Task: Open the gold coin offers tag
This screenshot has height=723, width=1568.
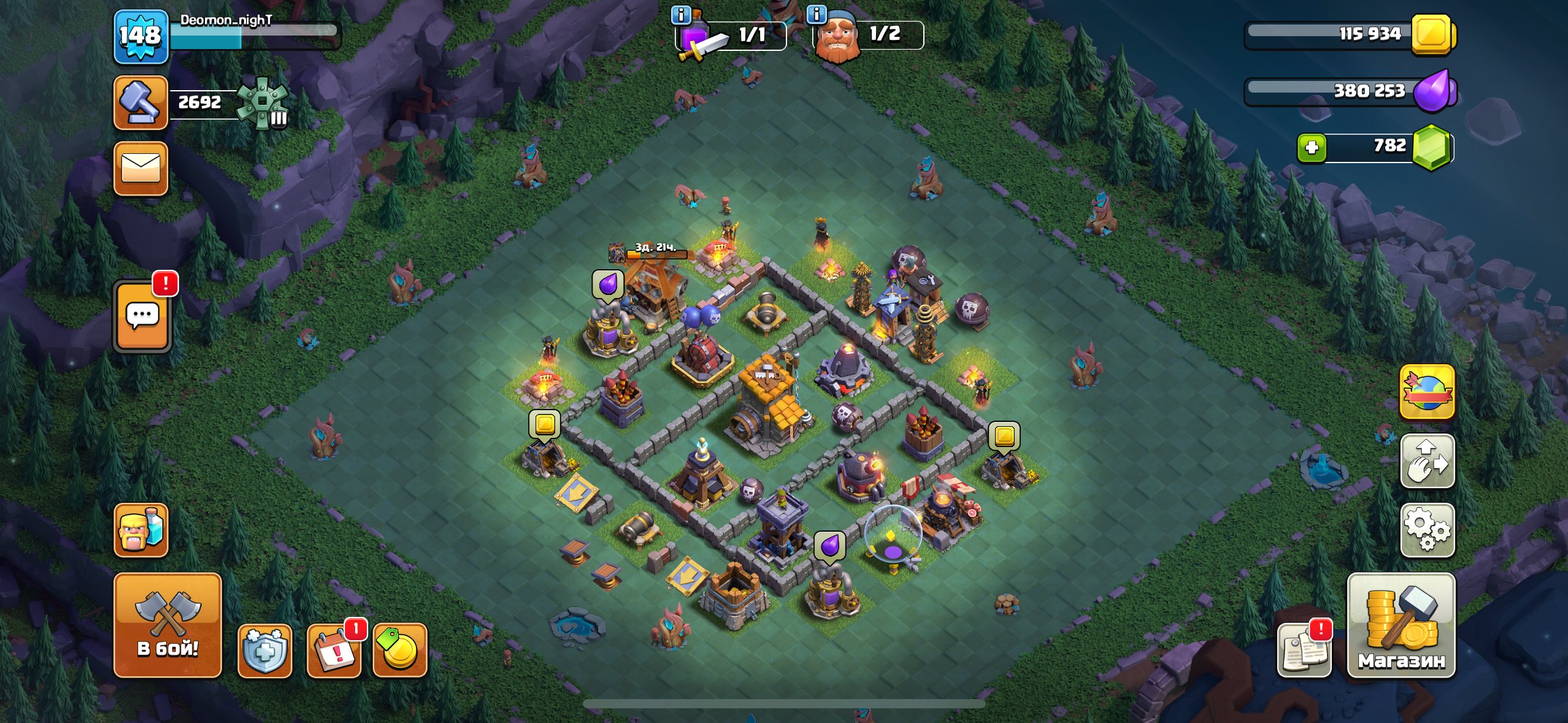Action: (399, 651)
